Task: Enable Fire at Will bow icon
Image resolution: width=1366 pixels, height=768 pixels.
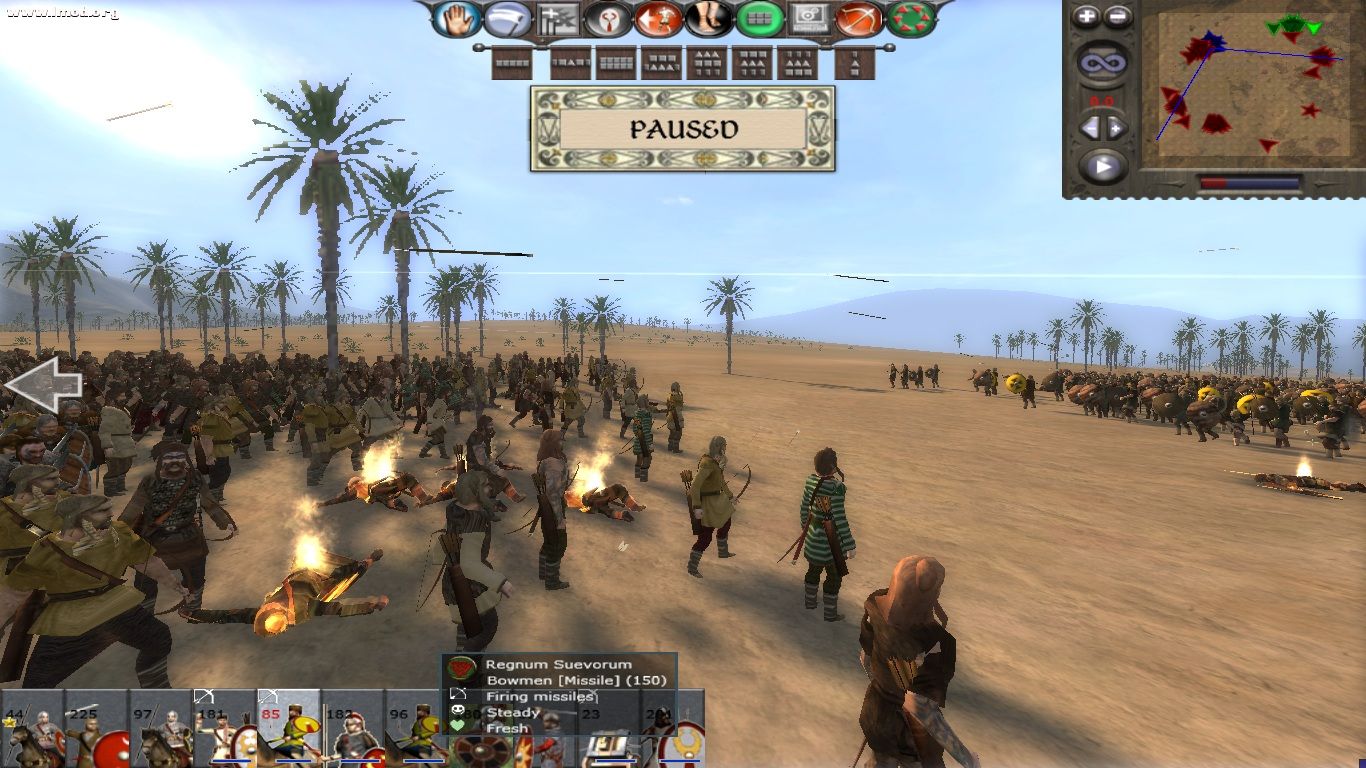Action: 860,18
